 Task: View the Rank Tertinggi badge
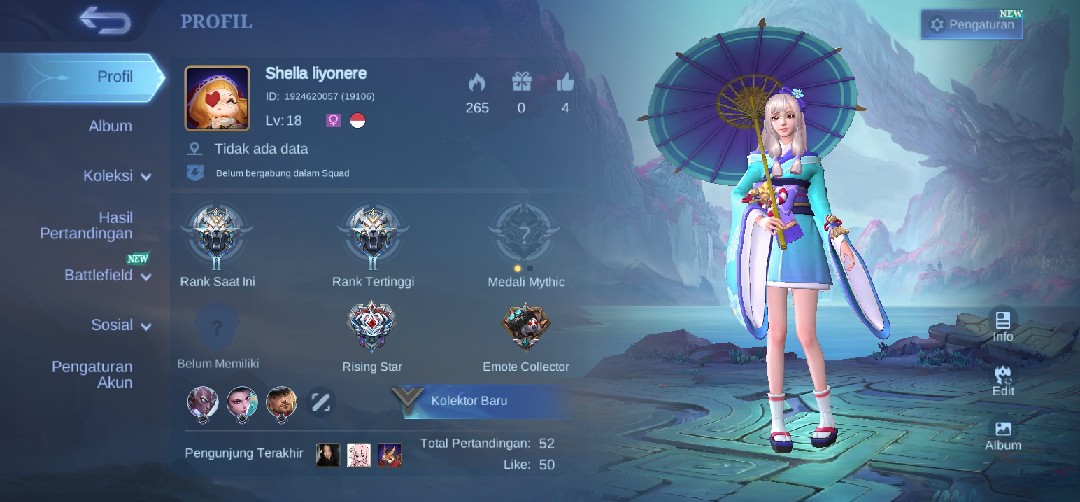click(372, 236)
